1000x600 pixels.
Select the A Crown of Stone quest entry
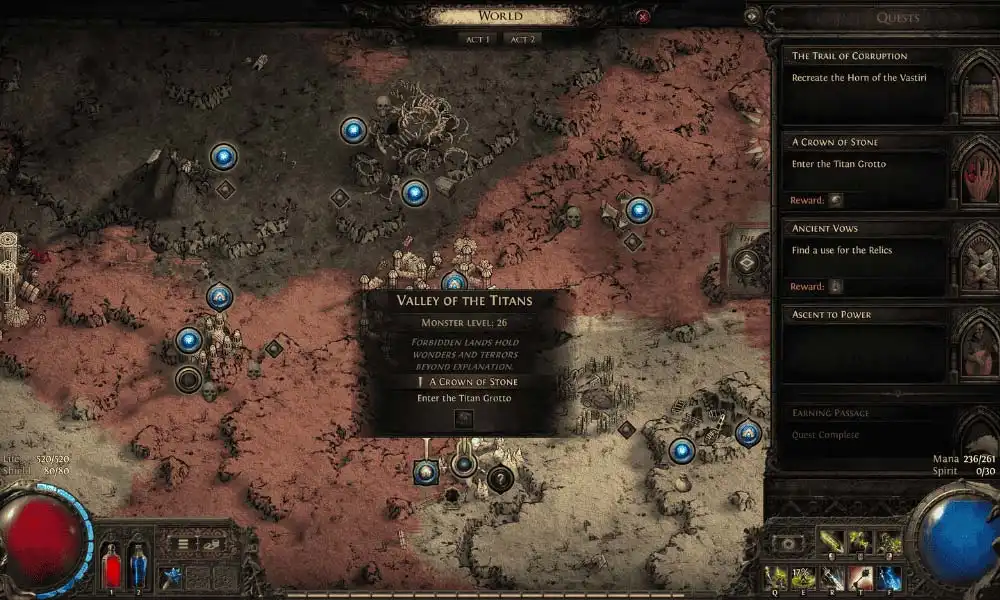click(865, 171)
